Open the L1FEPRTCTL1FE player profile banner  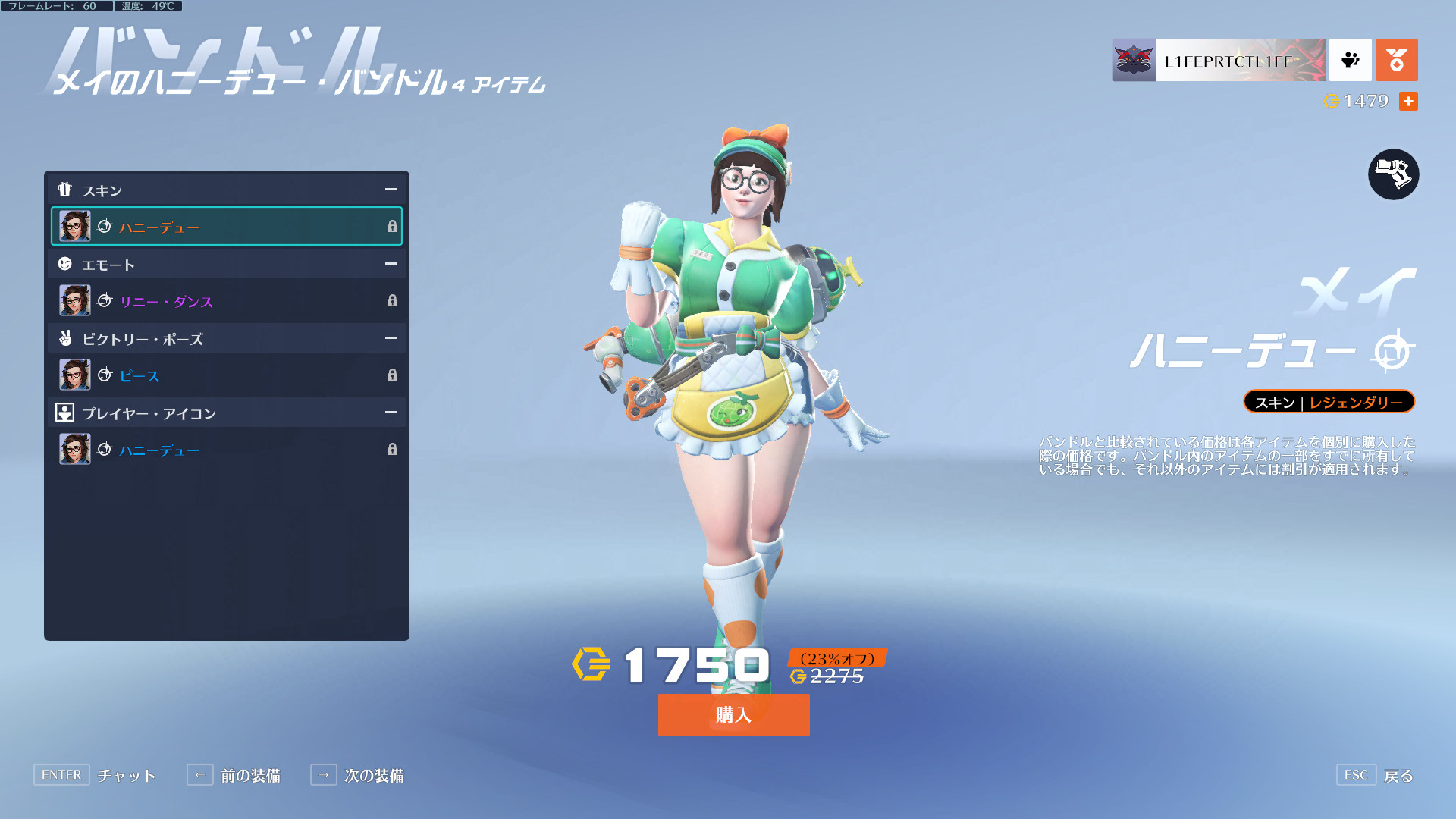coord(1219,60)
